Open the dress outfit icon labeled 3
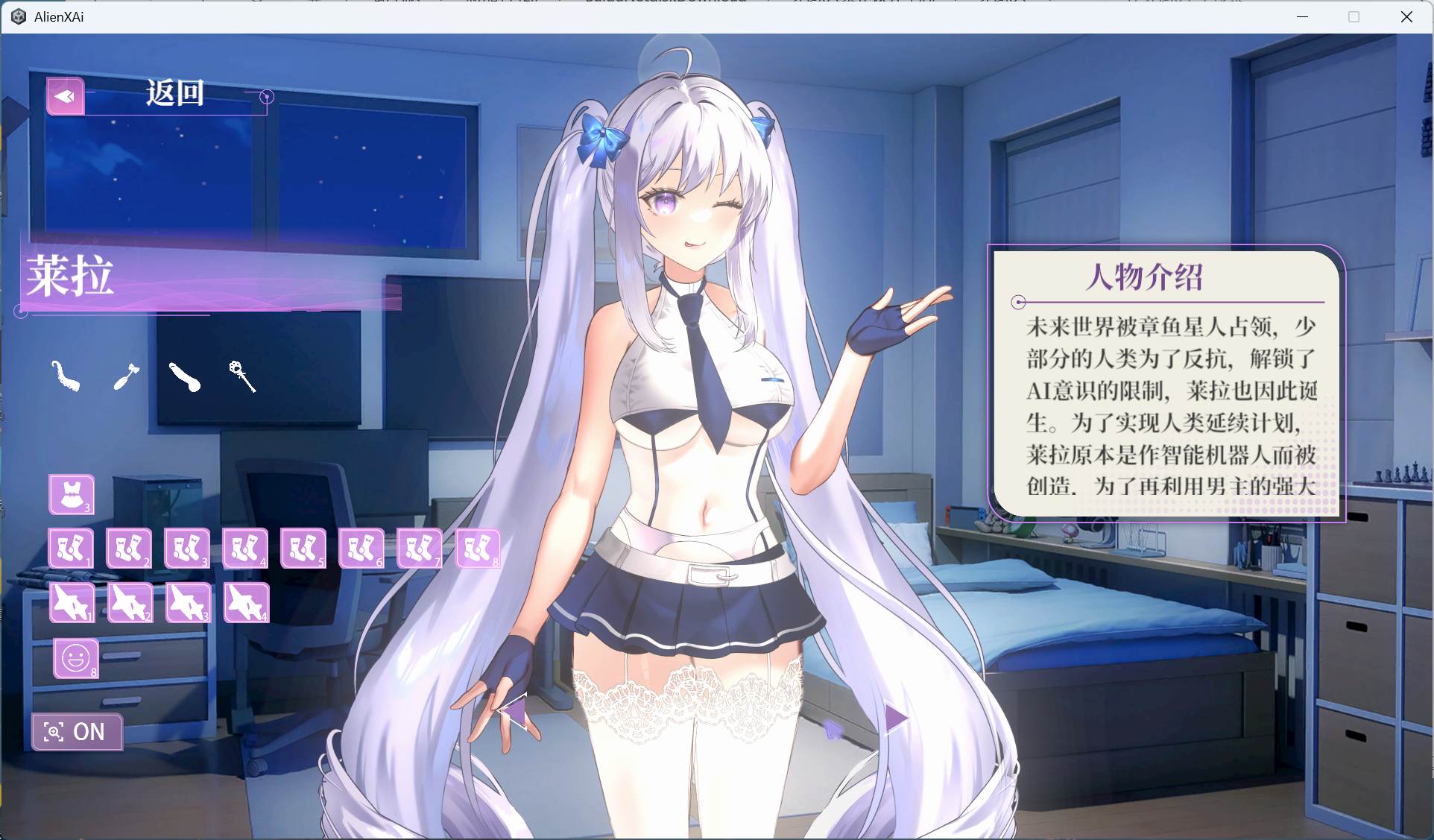This screenshot has height=840, width=1434. (71, 494)
